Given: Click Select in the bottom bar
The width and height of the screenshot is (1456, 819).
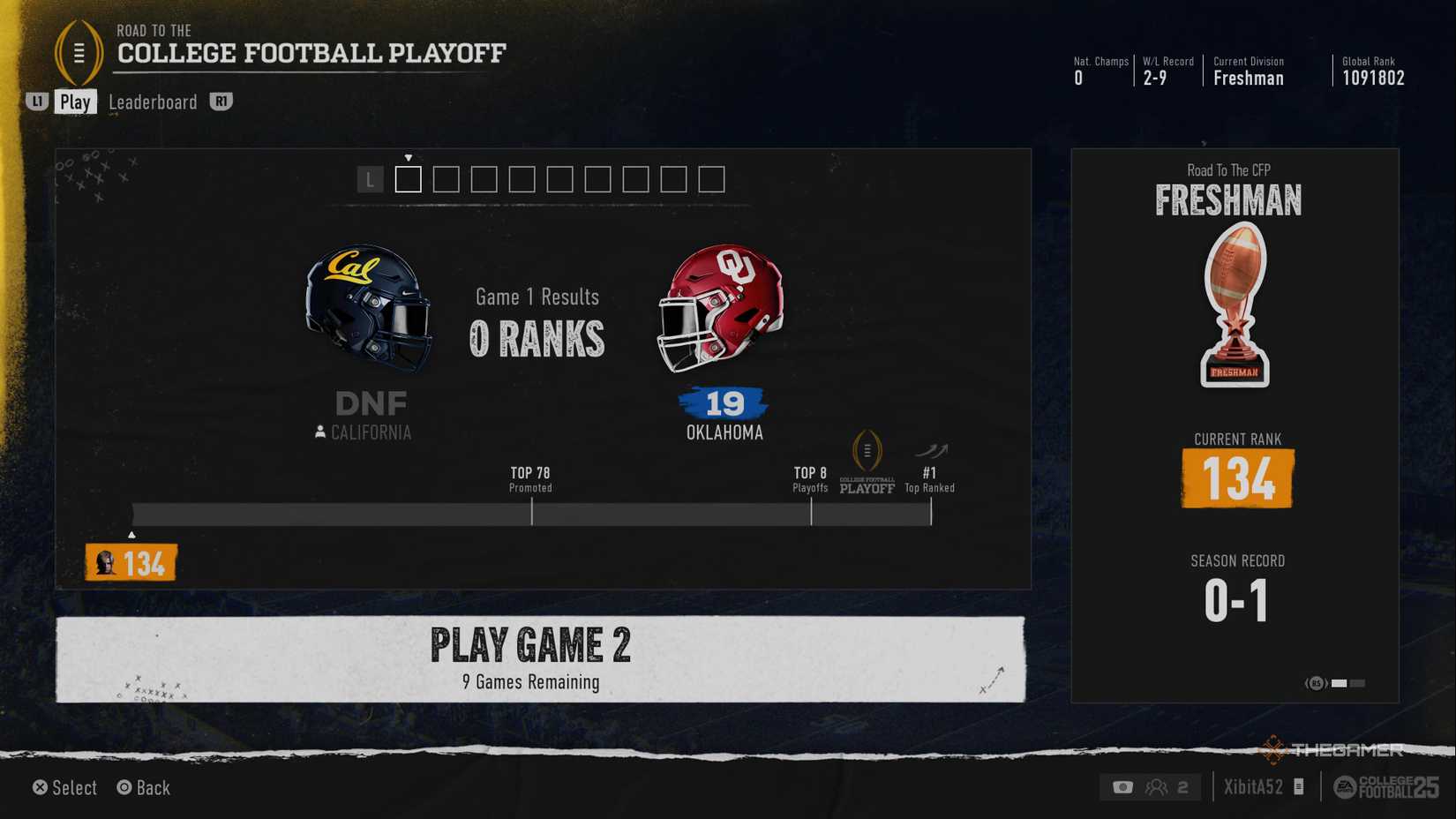Looking at the screenshot, I should 64,787.
